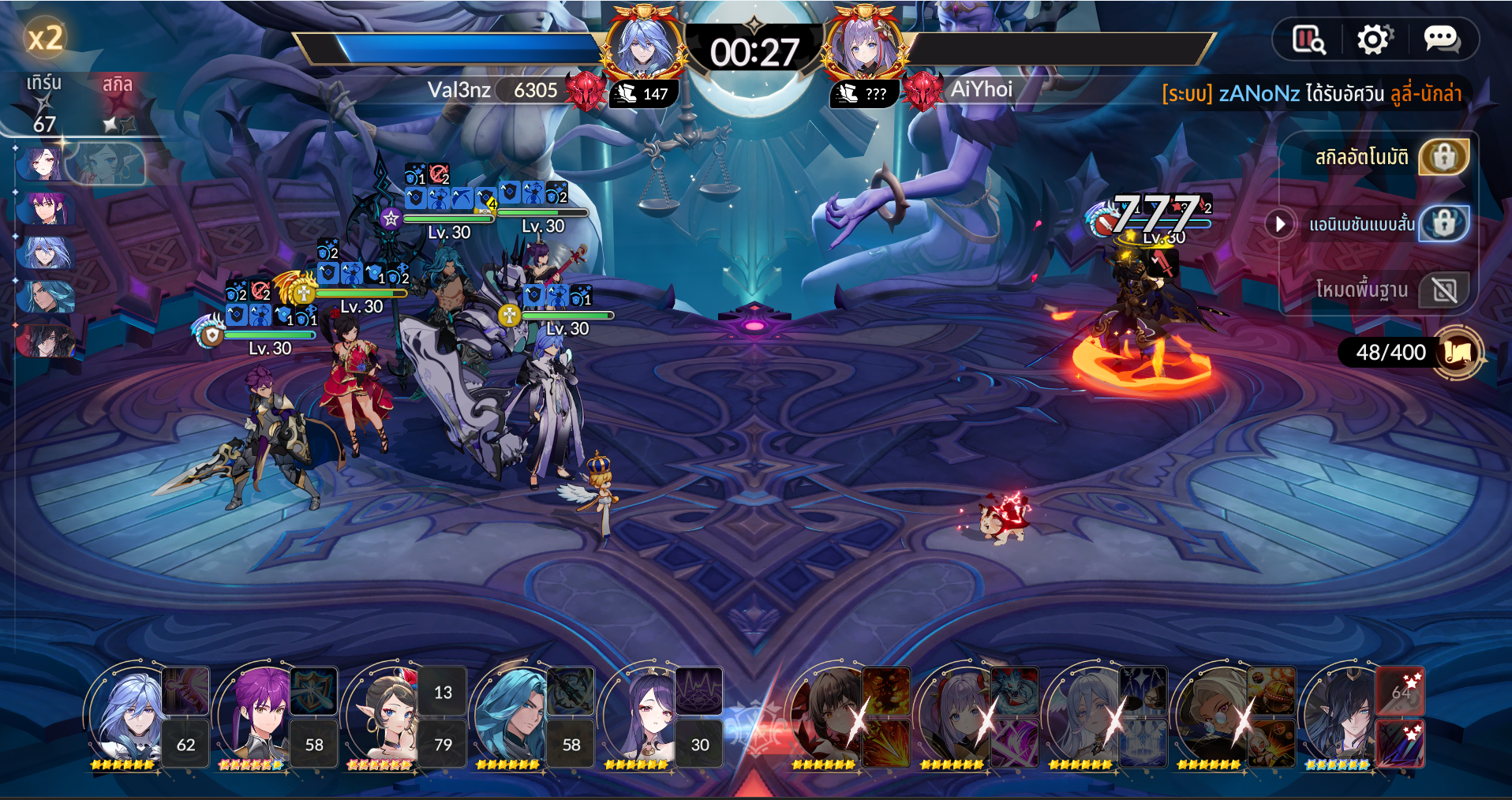Toggle the basic mode button
The height and width of the screenshot is (800, 1512).
tap(1443, 290)
